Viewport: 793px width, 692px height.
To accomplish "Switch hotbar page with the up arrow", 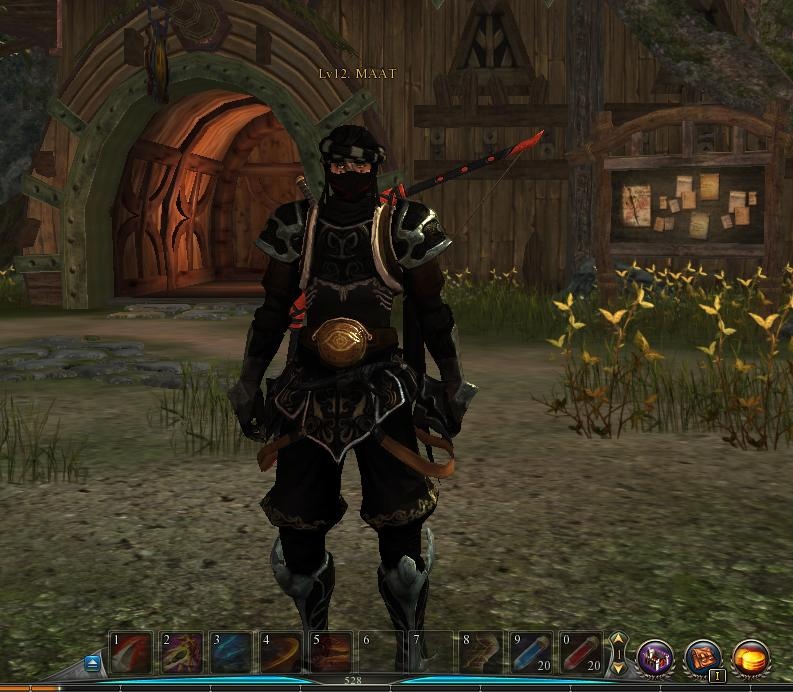I will pyautogui.click(x=618, y=640).
